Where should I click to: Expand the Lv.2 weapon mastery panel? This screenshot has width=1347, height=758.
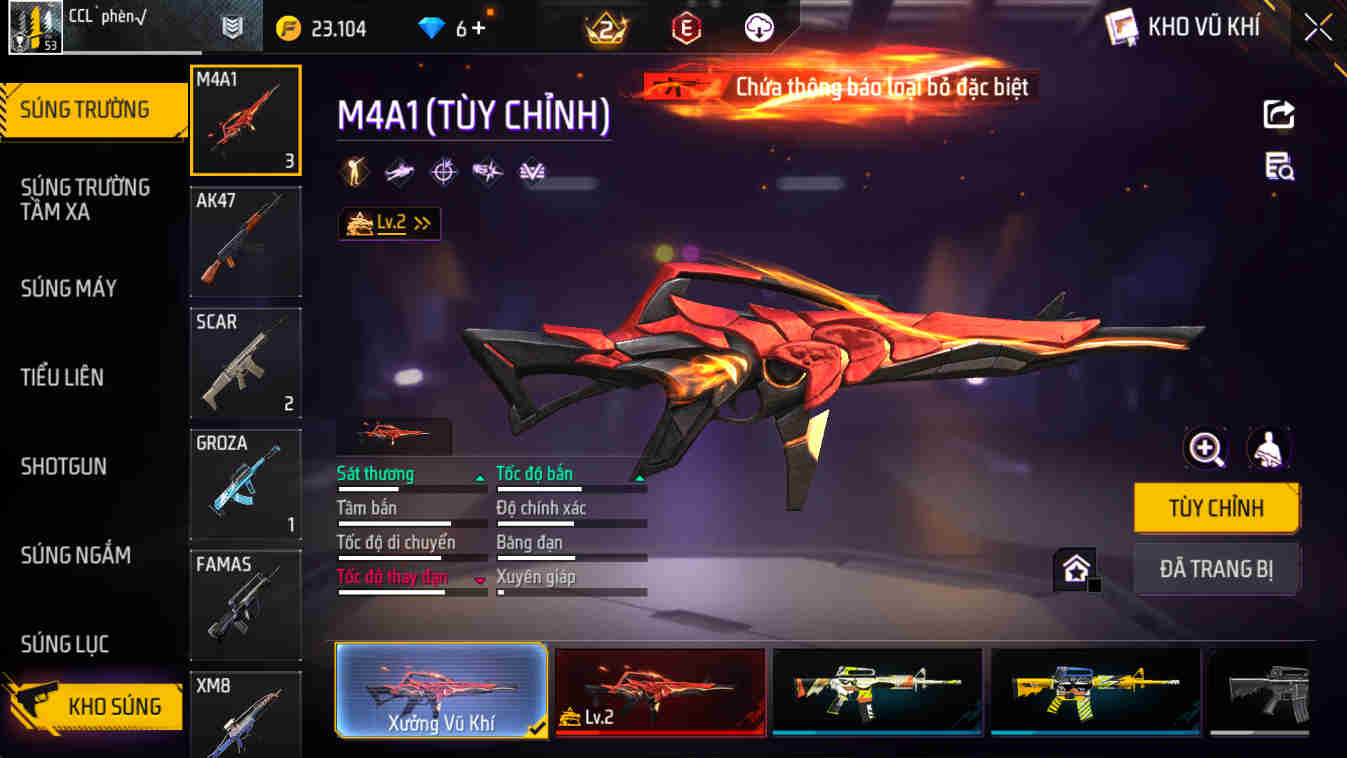point(389,223)
